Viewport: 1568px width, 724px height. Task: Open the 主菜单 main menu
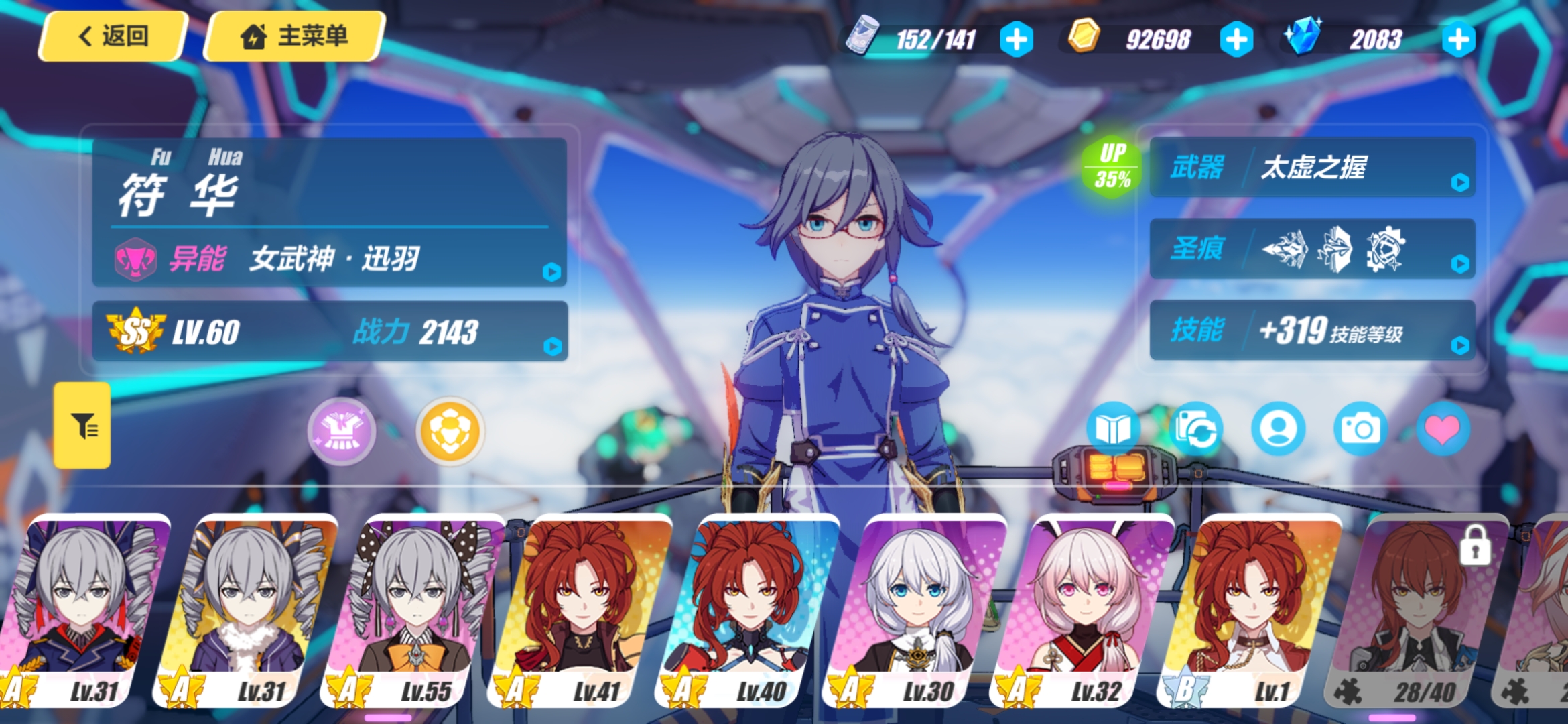point(293,36)
